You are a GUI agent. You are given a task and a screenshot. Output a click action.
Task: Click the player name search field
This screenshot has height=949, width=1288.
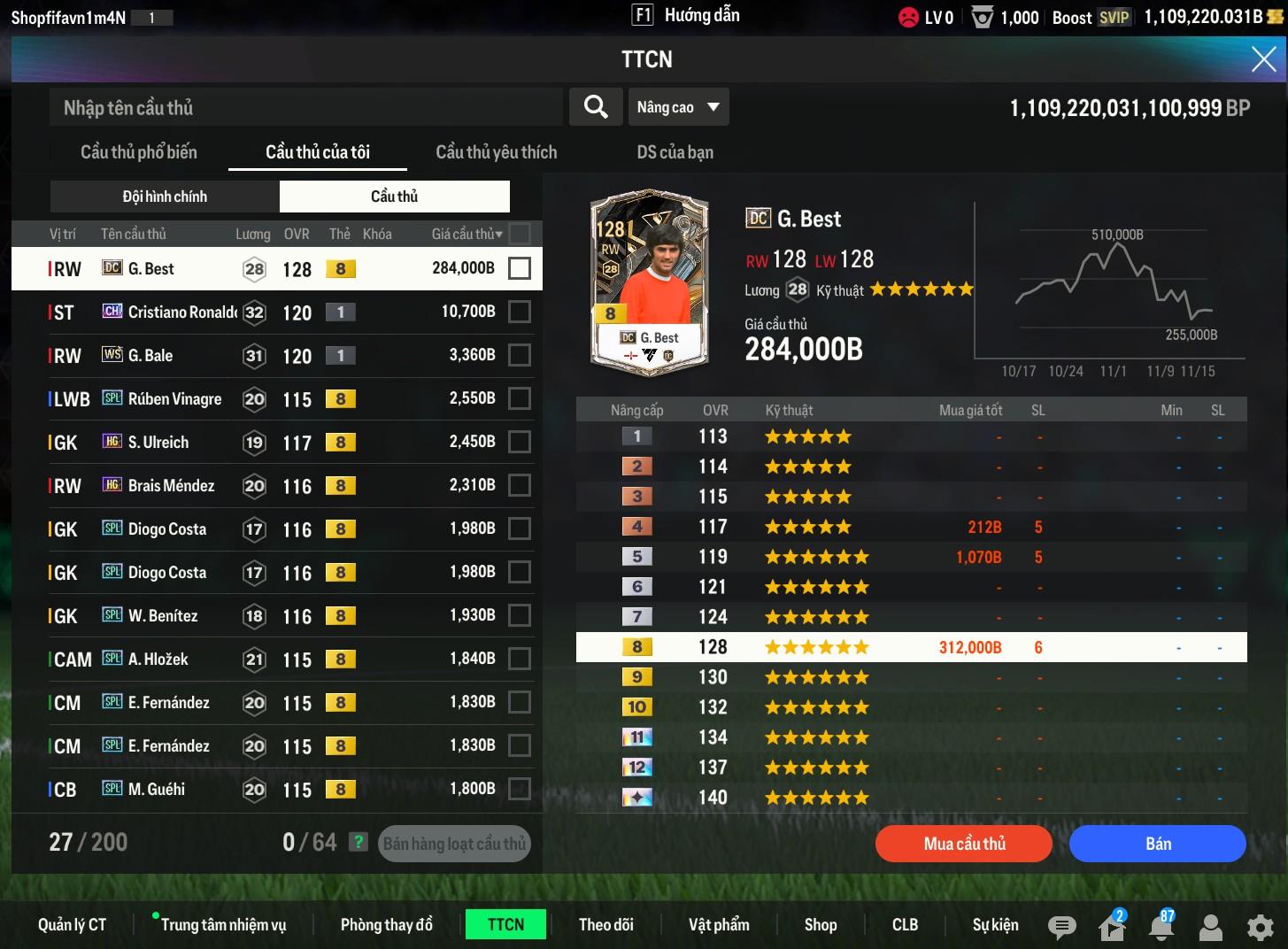click(x=305, y=108)
